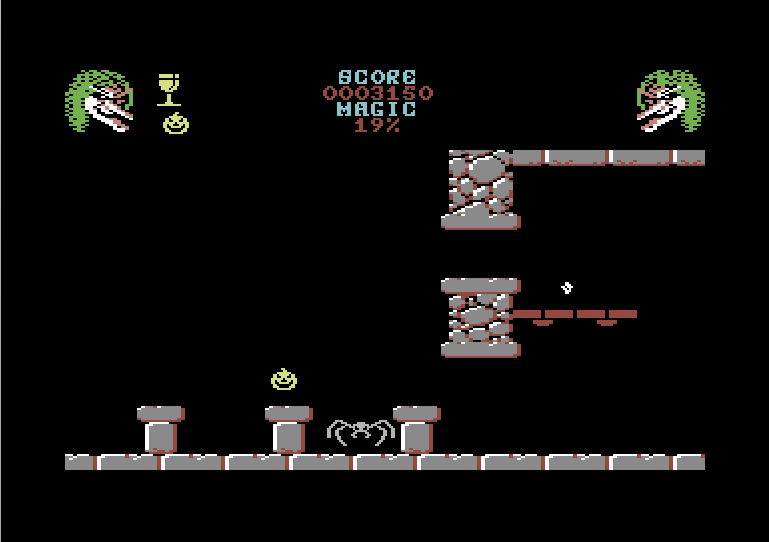Click the pumpkin lives icon under the goblet
This screenshot has width=769, height=542.
pos(176,124)
